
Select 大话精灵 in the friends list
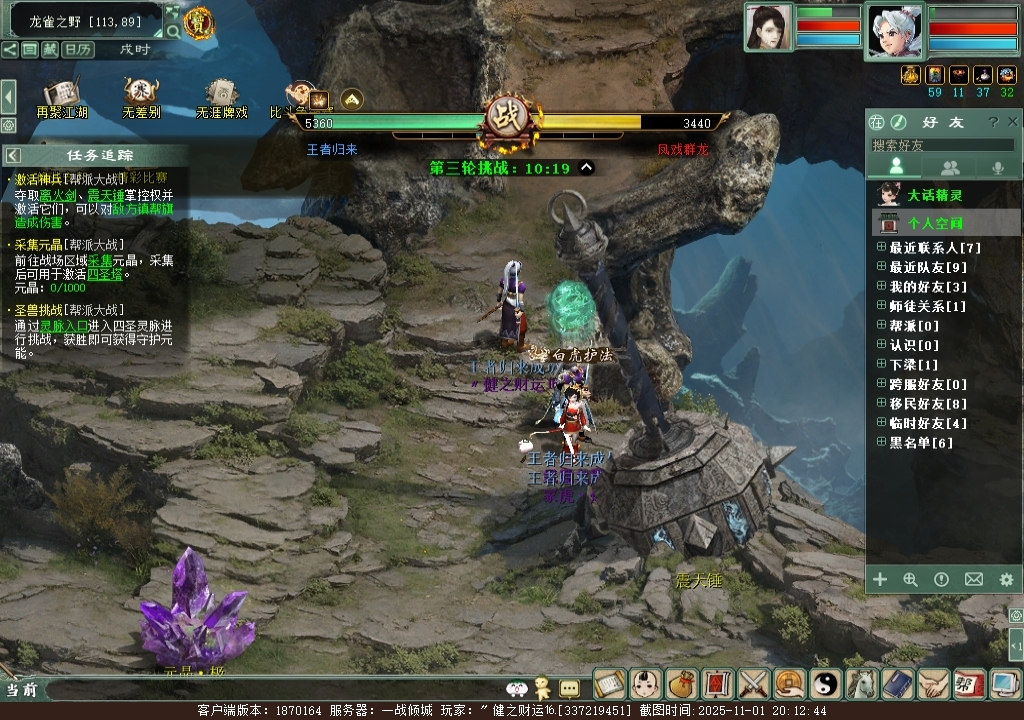[x=934, y=195]
